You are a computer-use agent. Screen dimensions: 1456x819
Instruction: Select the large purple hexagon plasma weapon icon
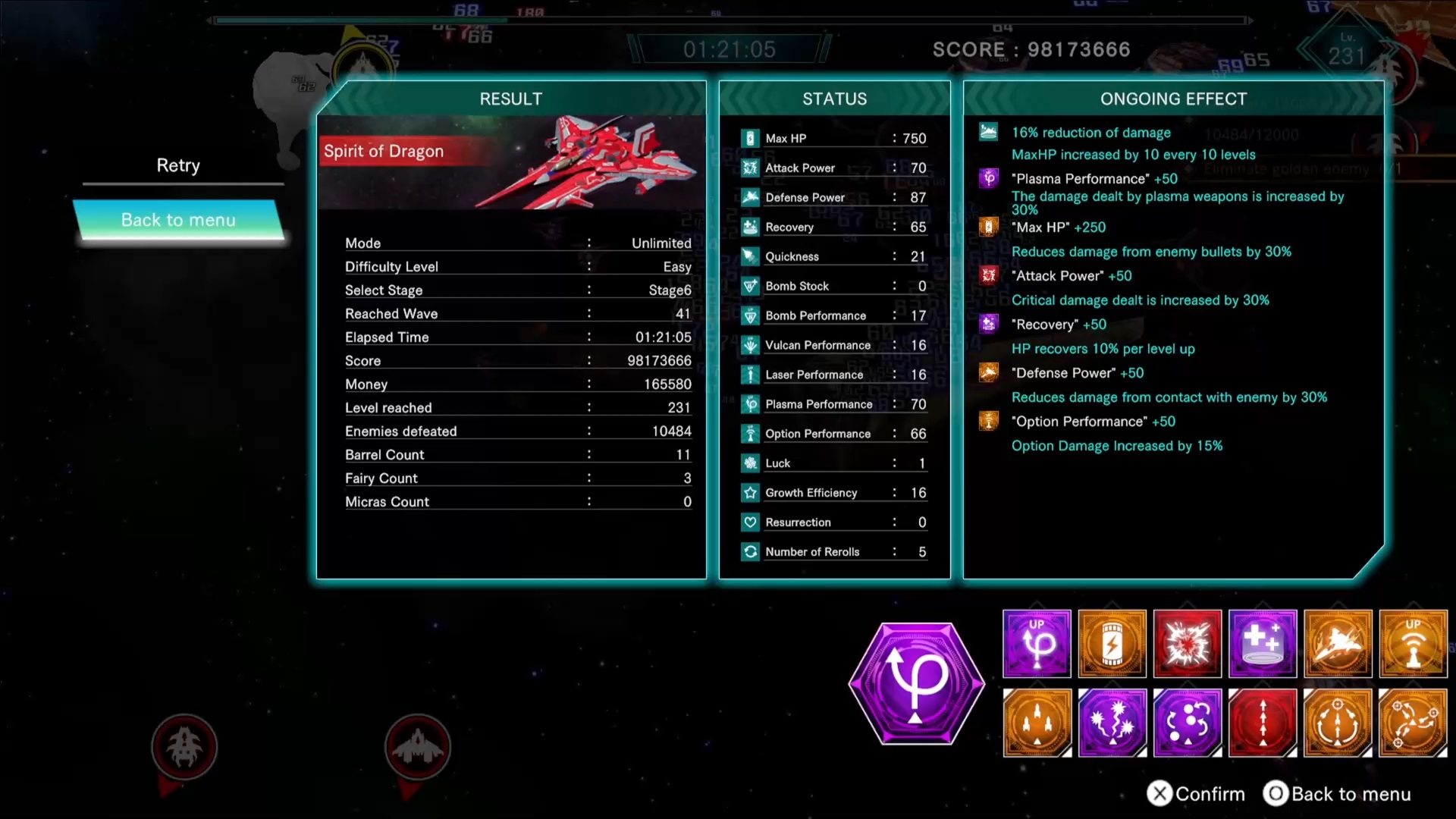(916, 683)
